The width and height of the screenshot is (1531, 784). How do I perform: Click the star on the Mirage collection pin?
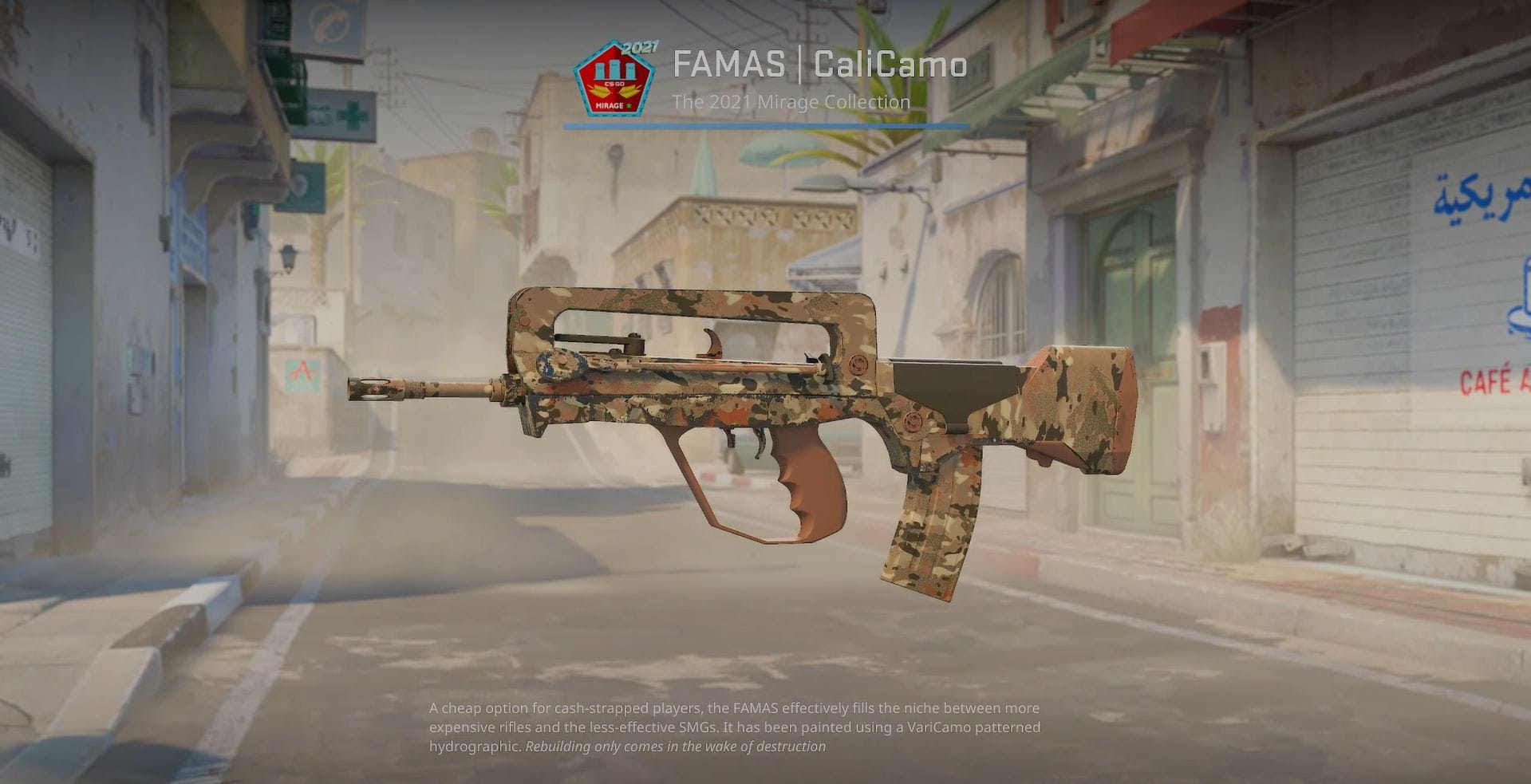(629, 105)
